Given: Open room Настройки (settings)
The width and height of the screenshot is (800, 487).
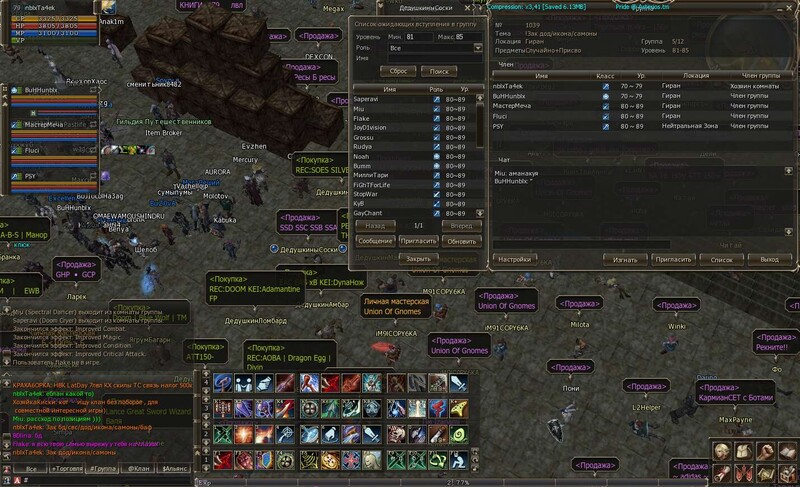Looking at the screenshot, I should click(x=514, y=259).
